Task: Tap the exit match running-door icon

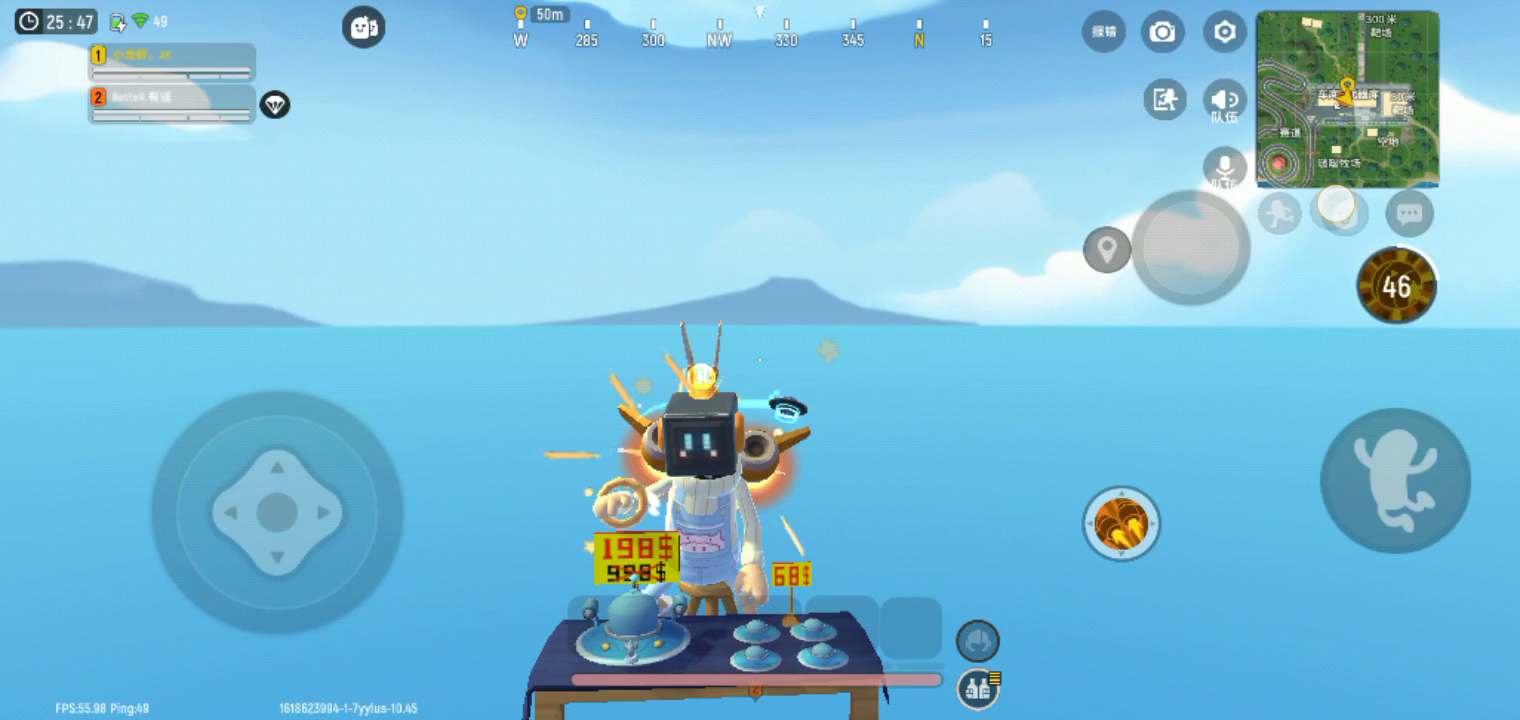Action: click(x=1165, y=99)
